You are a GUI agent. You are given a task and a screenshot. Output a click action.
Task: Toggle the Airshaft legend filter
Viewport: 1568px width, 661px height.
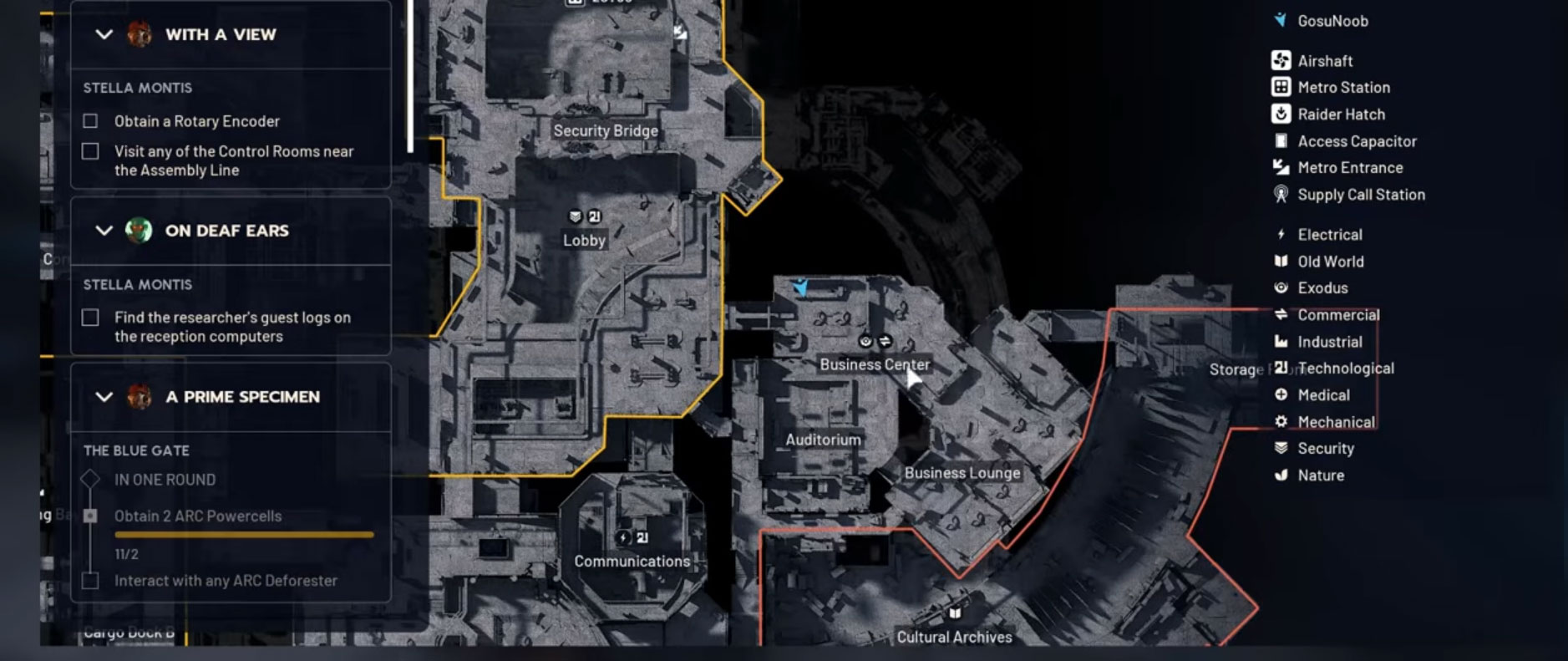1324,61
